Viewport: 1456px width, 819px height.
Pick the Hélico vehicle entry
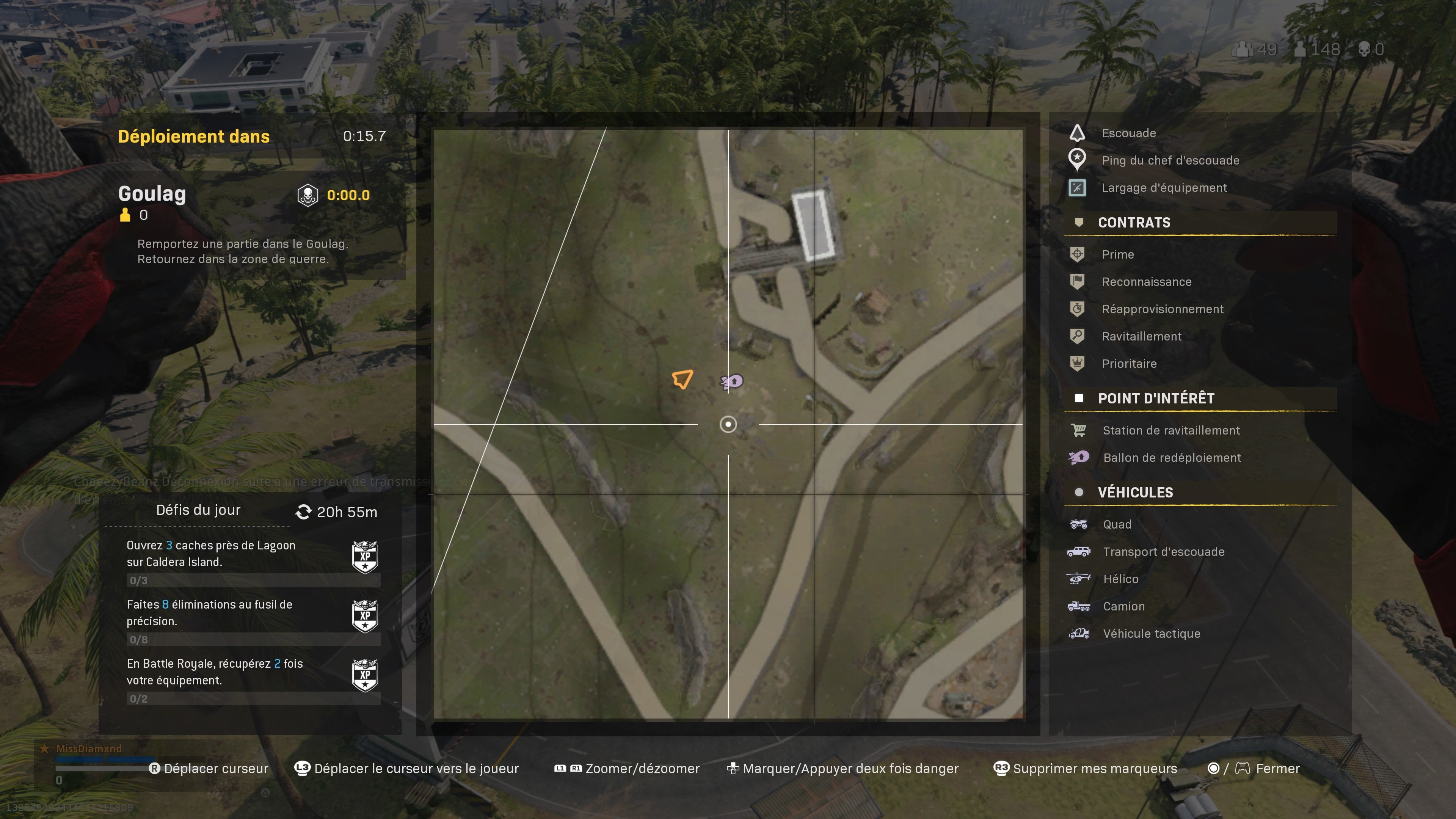[1120, 579]
